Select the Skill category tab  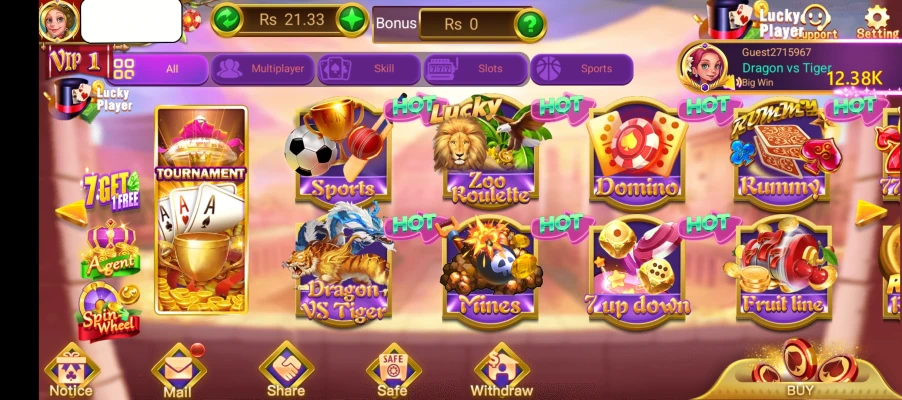point(369,69)
